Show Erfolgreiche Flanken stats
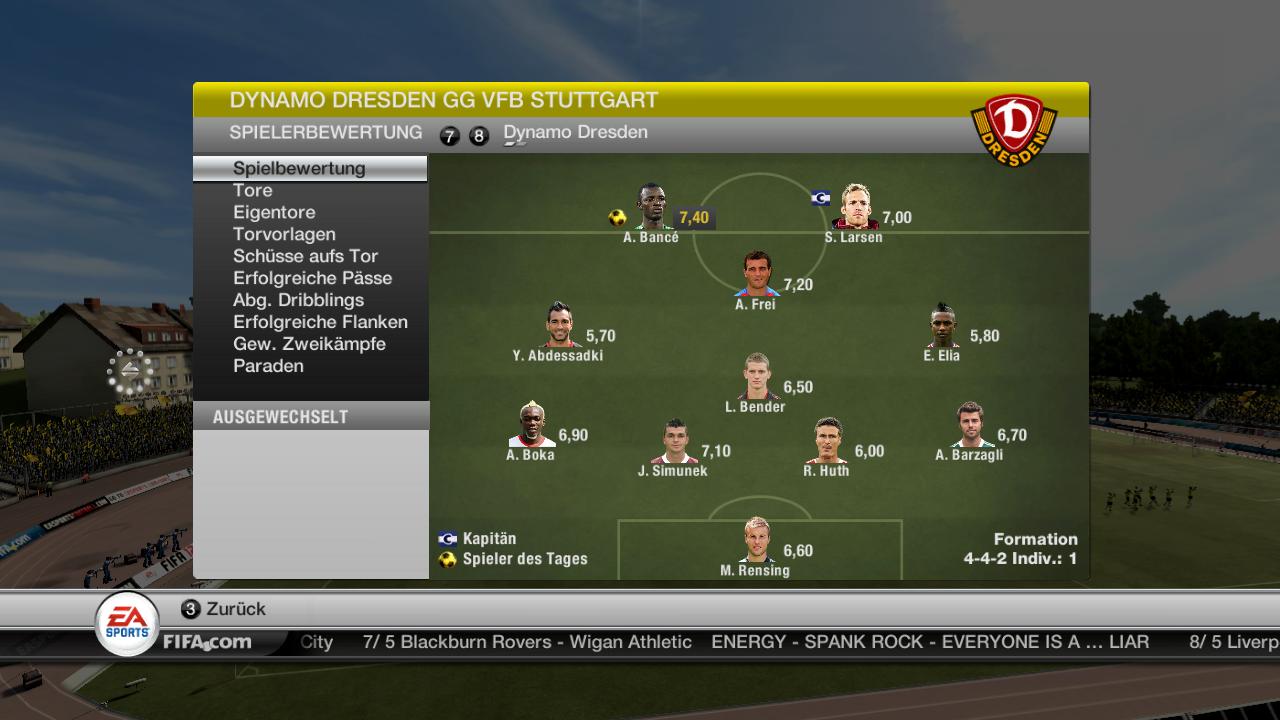The width and height of the screenshot is (1280, 720). (320, 322)
